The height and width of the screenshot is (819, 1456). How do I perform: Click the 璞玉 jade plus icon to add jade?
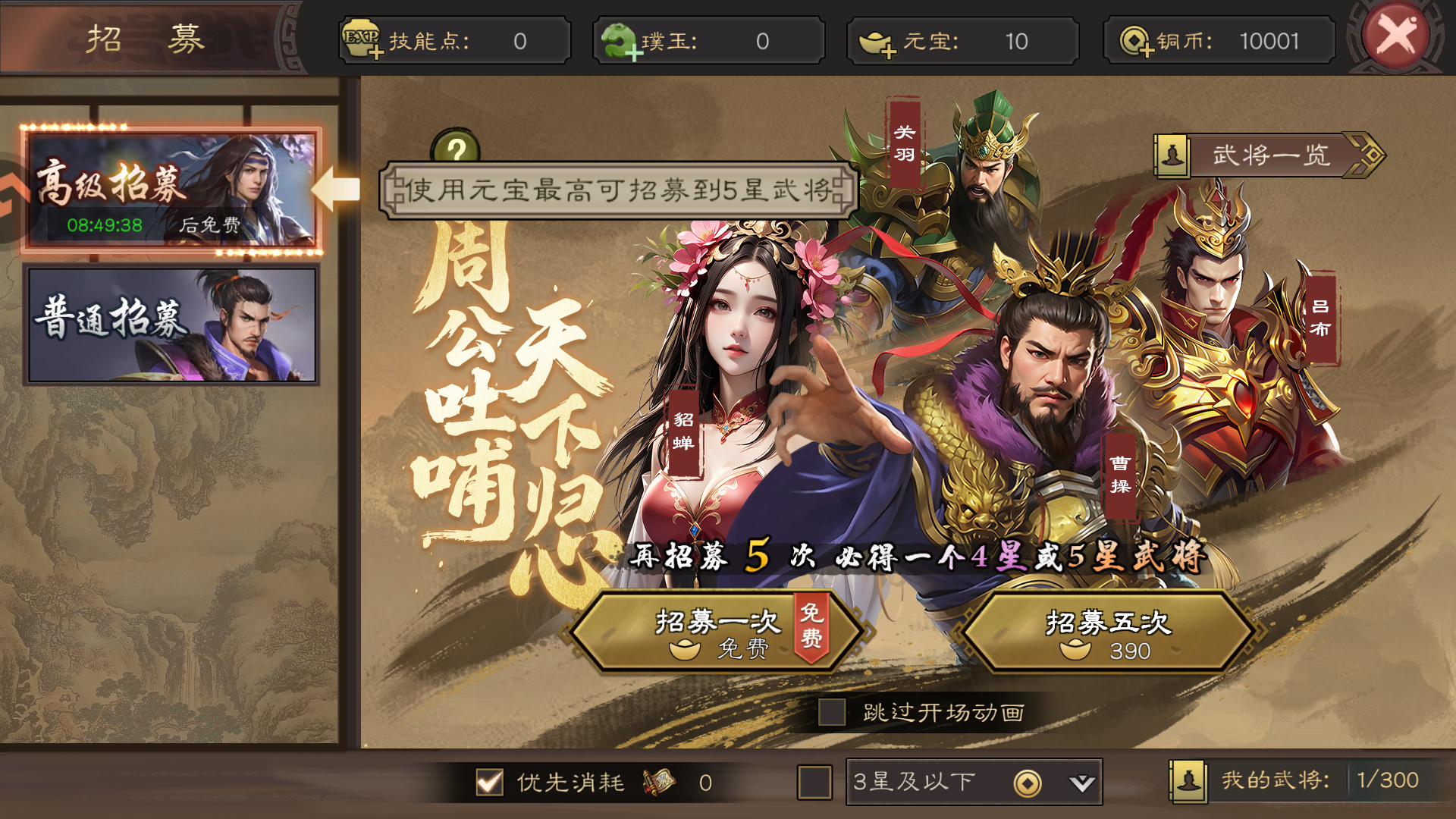click(x=634, y=53)
